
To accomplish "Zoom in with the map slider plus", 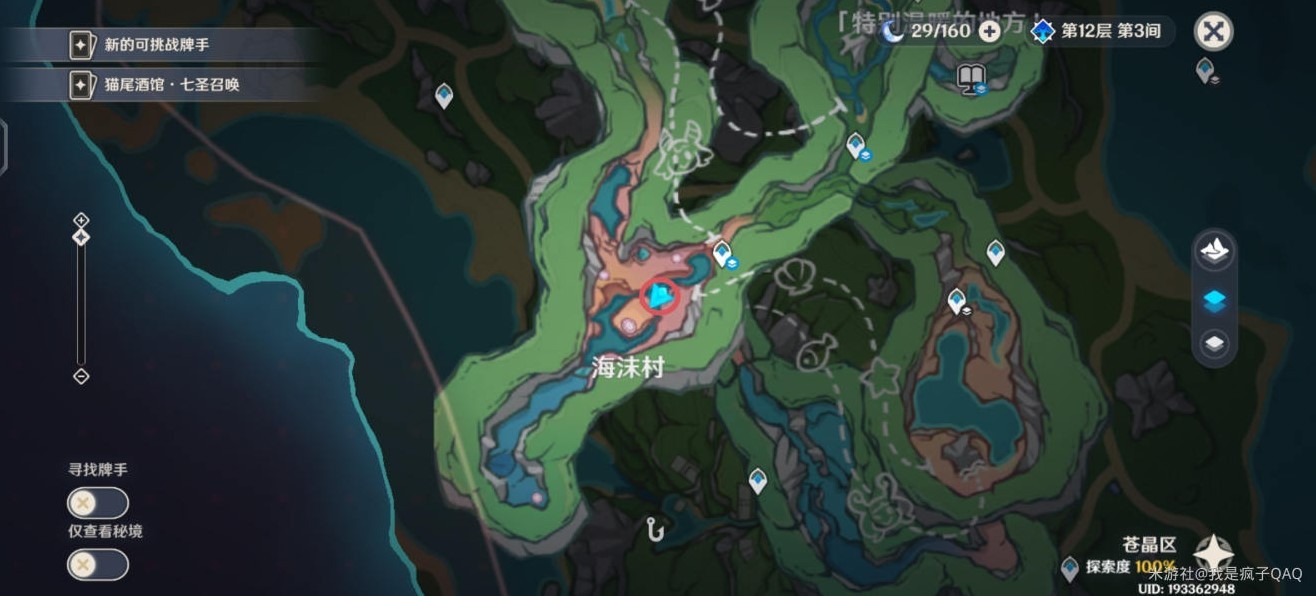I will [81, 220].
